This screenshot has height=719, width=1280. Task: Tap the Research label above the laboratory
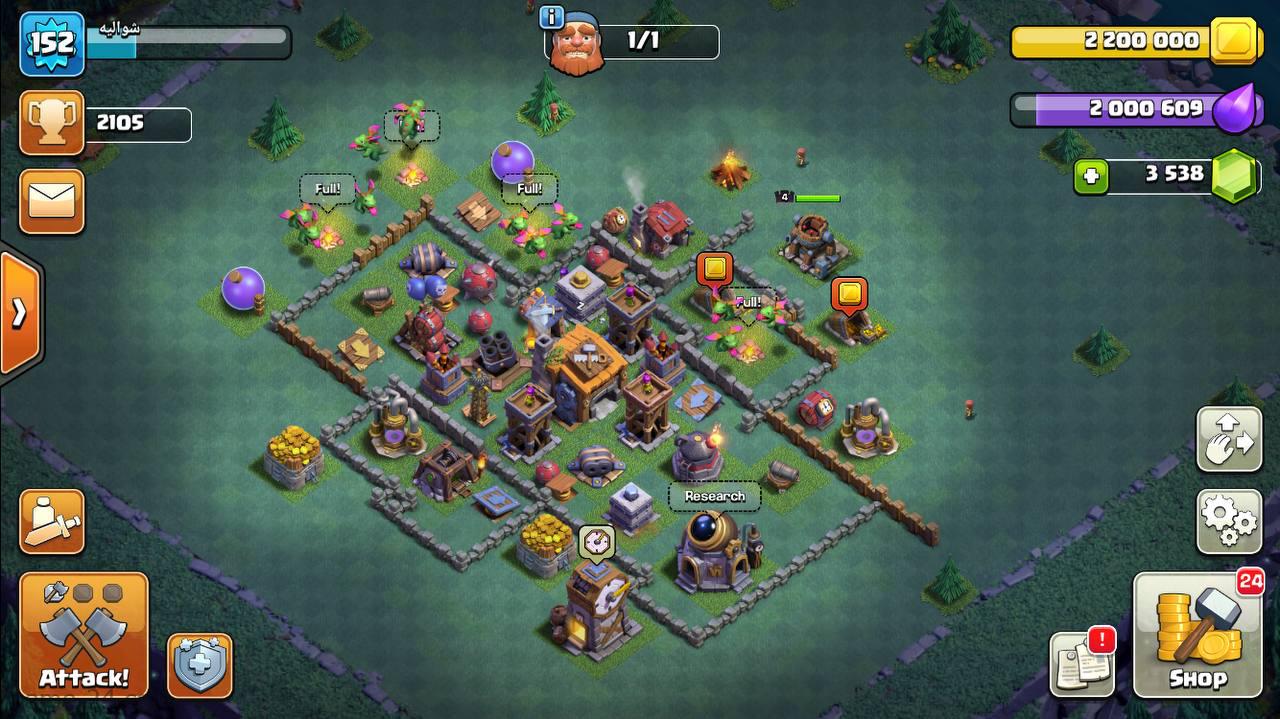click(714, 496)
